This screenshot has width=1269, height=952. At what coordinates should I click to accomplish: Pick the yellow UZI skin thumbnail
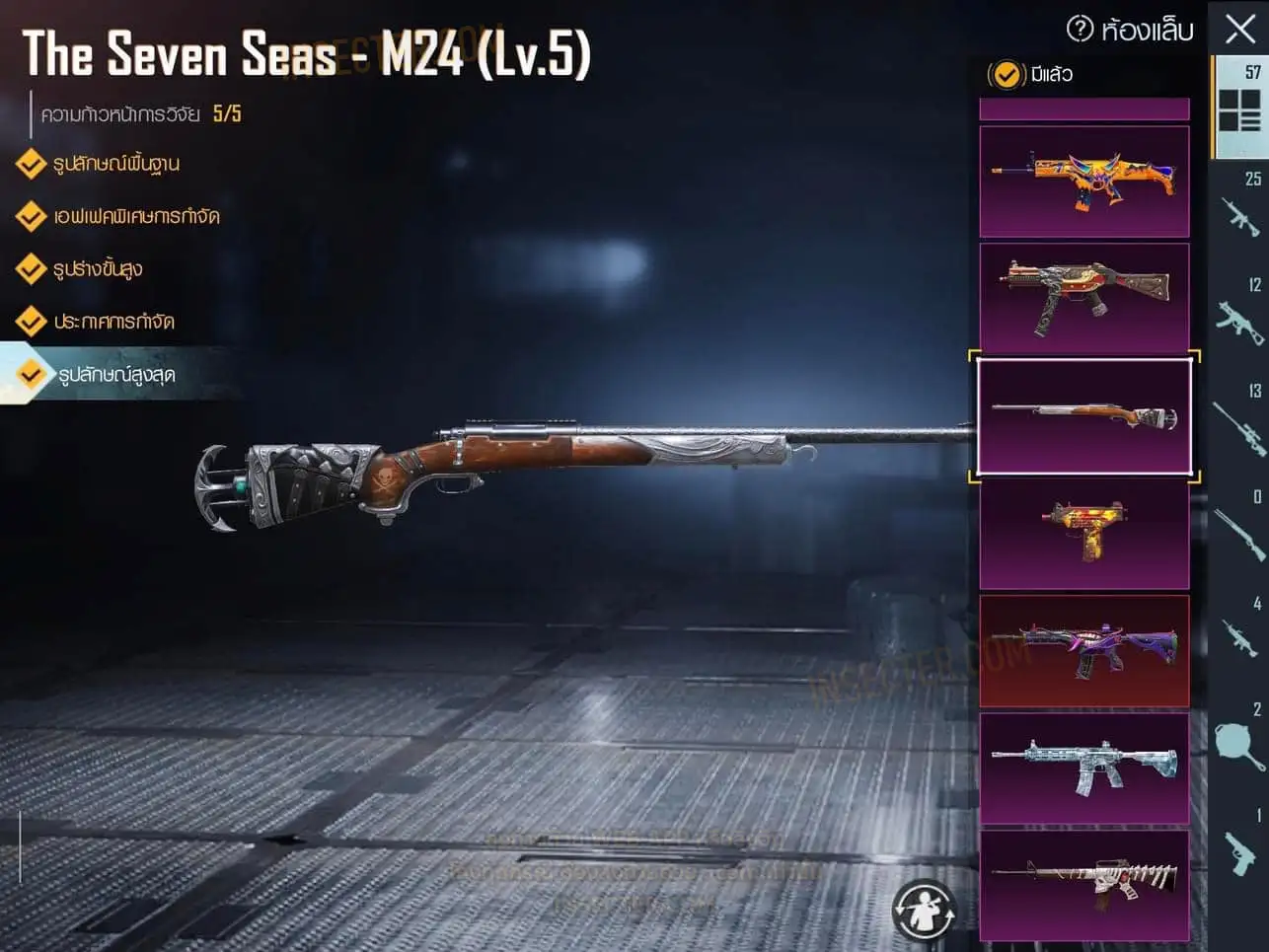[x=1083, y=534]
